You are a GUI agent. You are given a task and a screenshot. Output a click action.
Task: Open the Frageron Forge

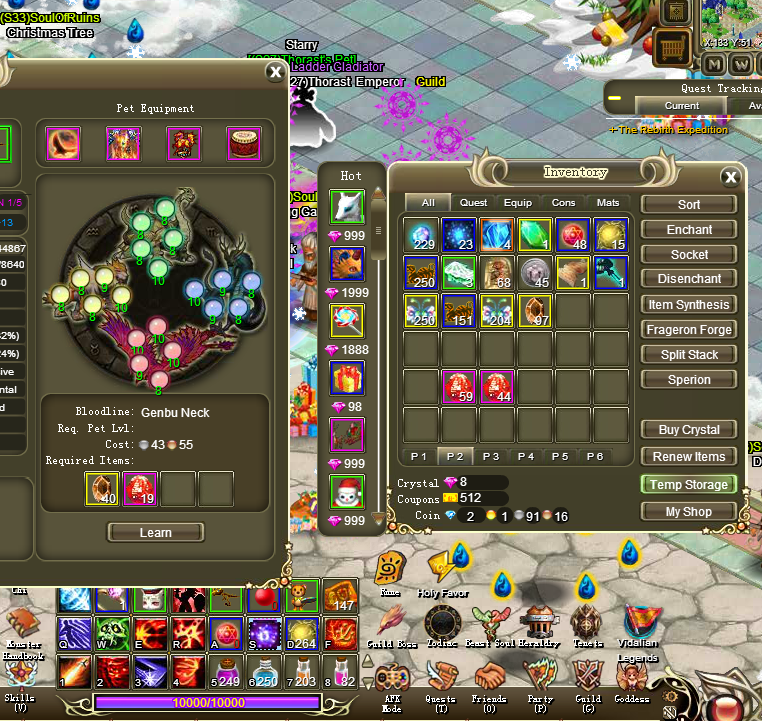pos(689,329)
